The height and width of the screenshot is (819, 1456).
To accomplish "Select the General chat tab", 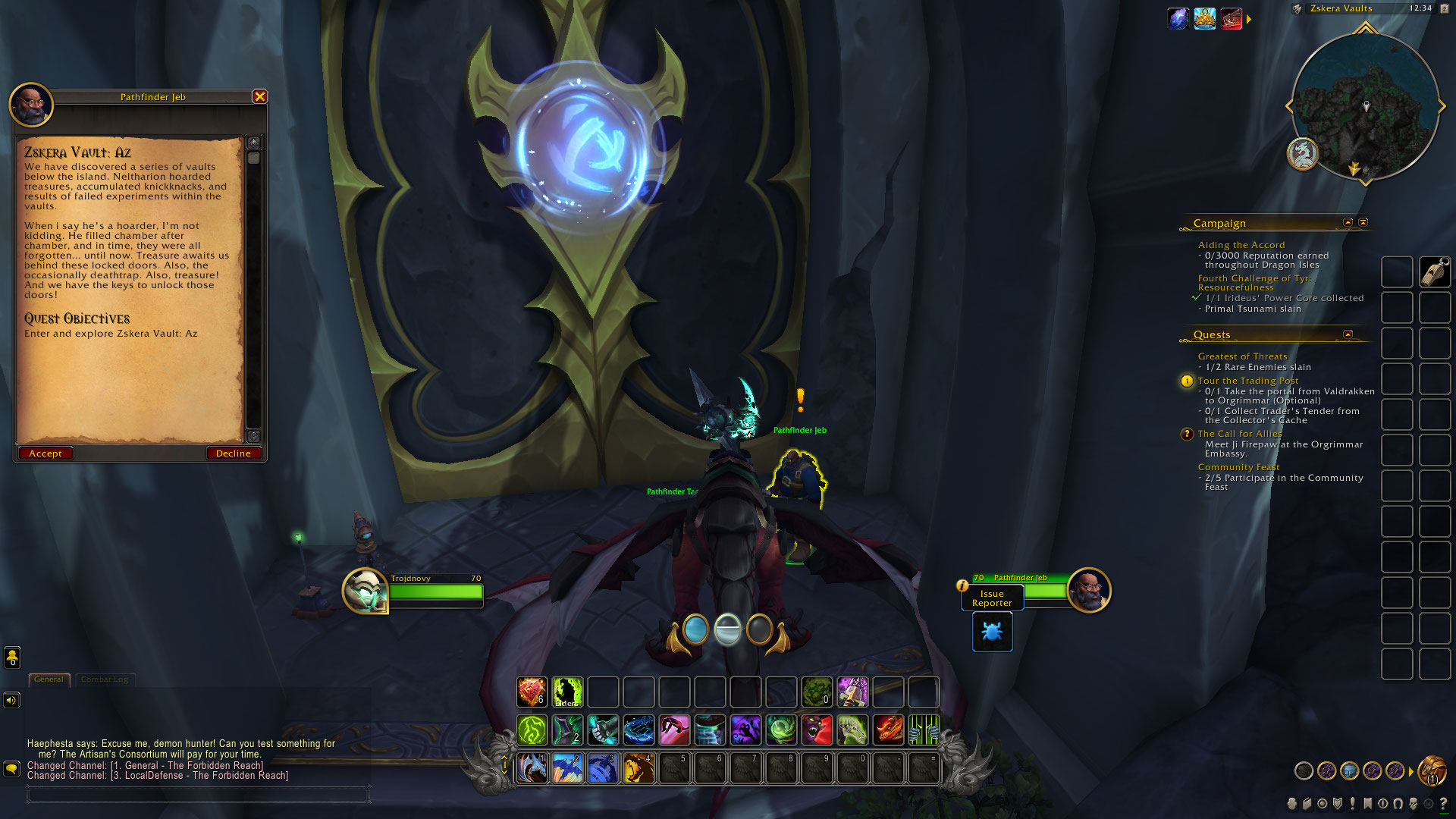I will click(x=49, y=679).
